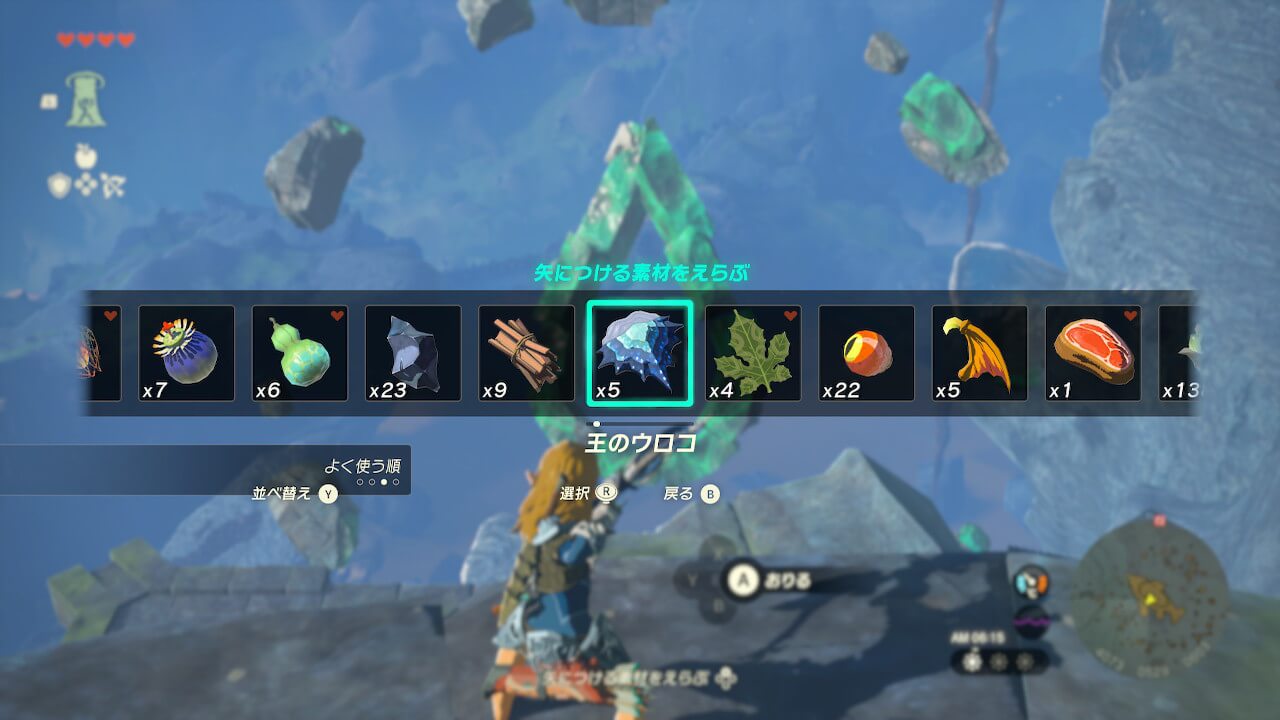This screenshot has height=720, width=1280.
Task: Select the green gourd fruit slot
Action: (299, 353)
